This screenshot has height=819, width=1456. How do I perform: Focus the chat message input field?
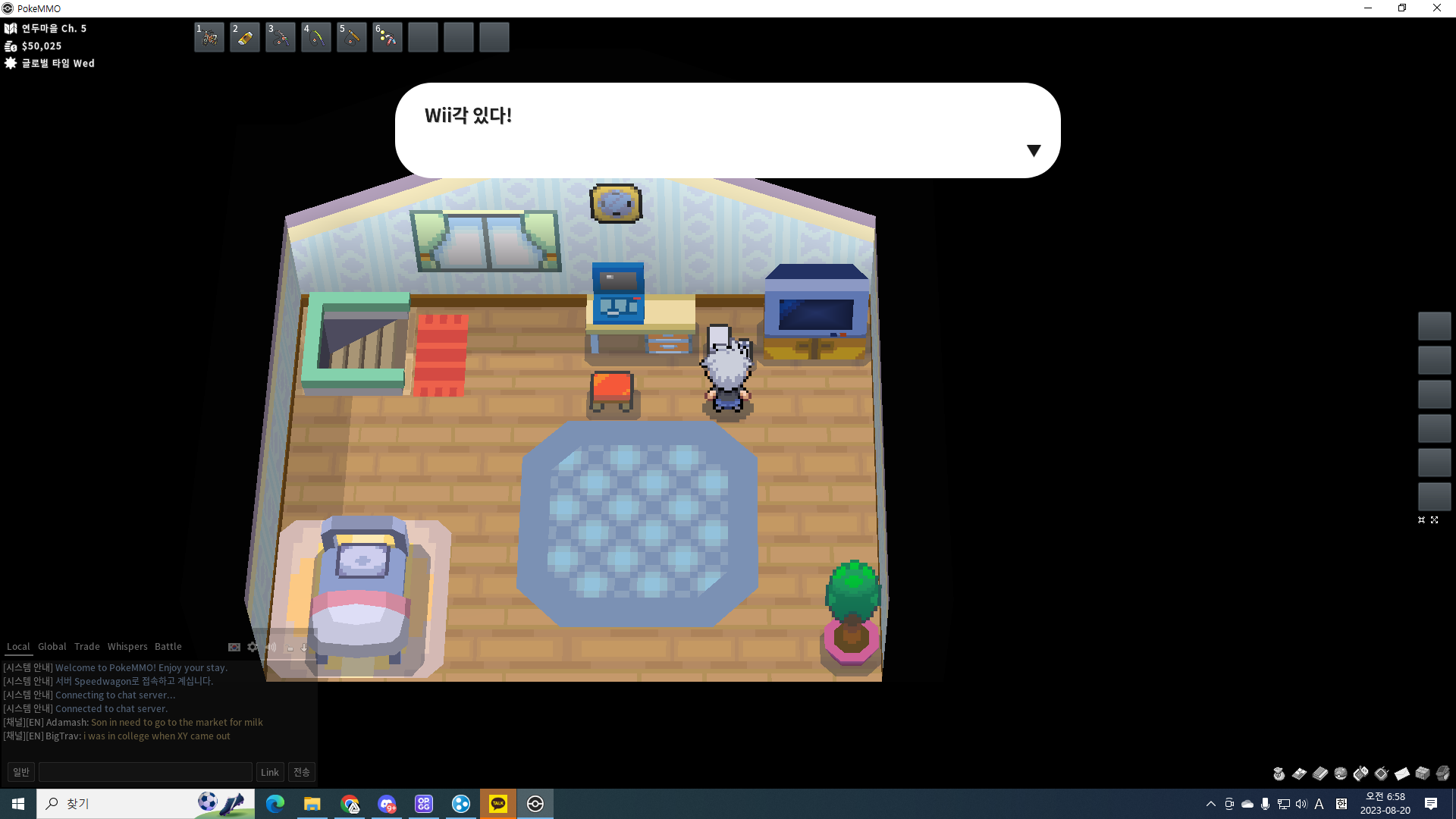click(146, 772)
